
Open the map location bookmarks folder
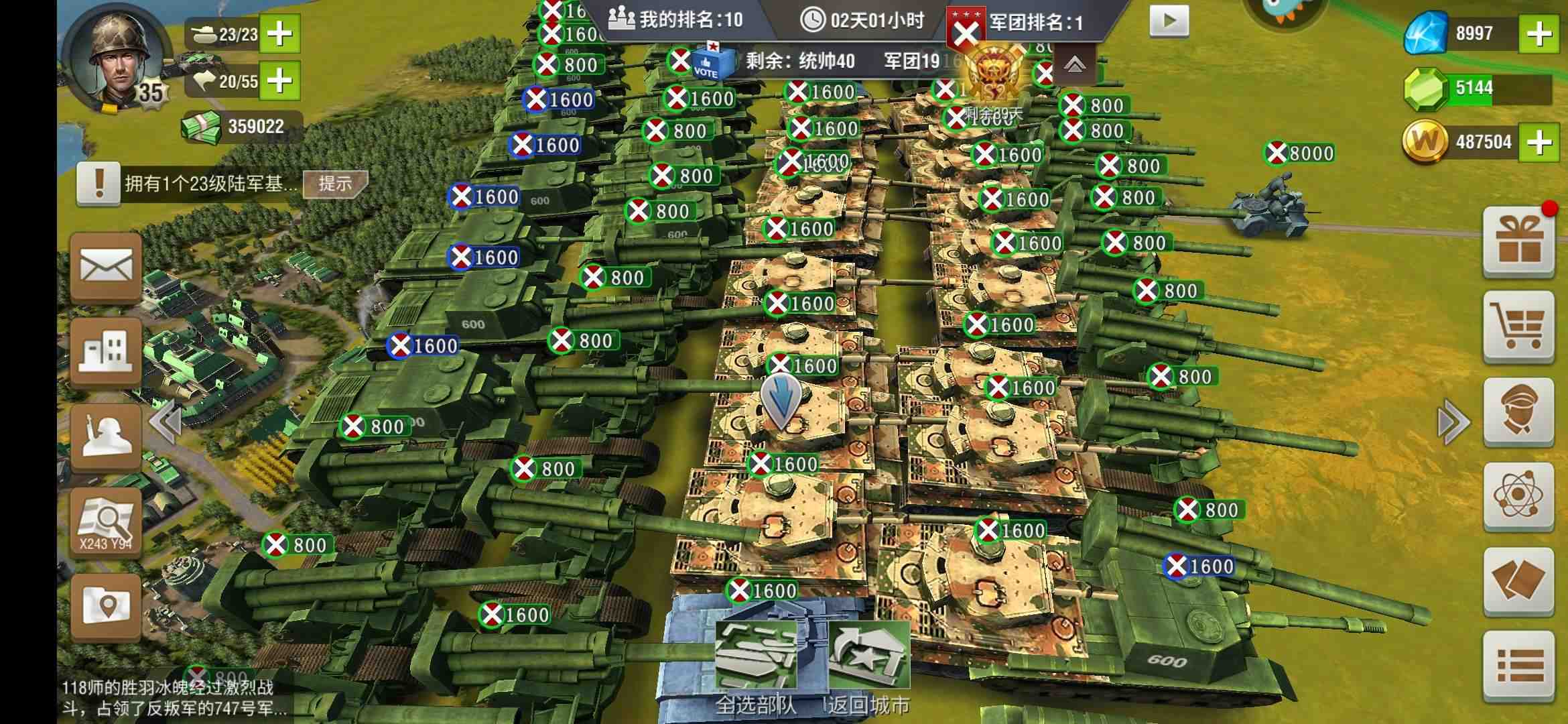point(106,607)
